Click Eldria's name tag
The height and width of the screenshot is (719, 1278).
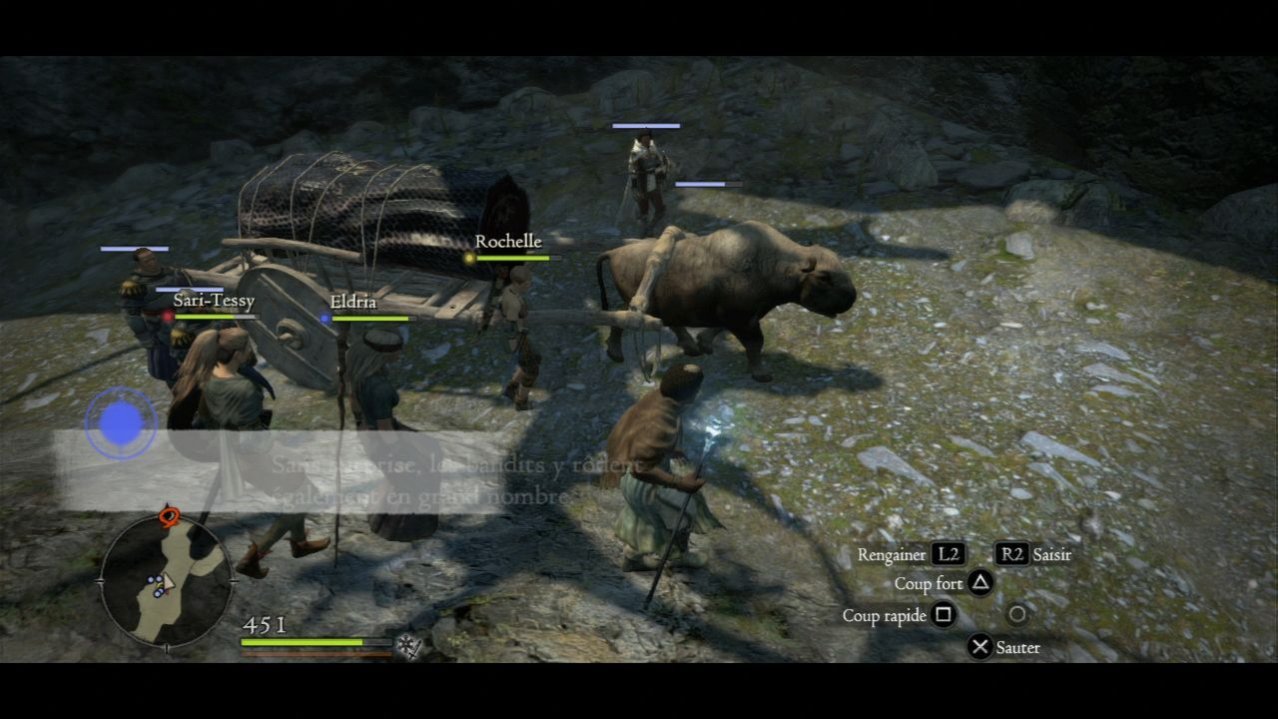pos(353,302)
